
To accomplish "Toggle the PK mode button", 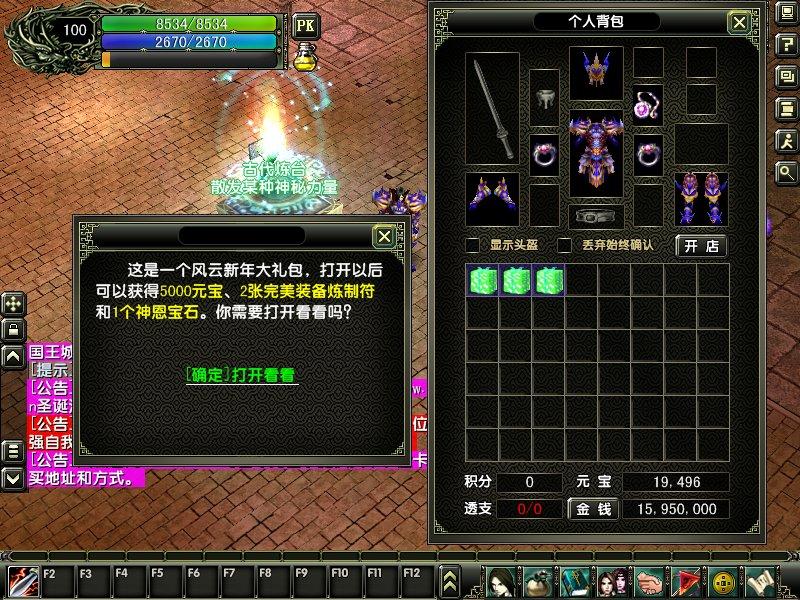I will 305,23.
